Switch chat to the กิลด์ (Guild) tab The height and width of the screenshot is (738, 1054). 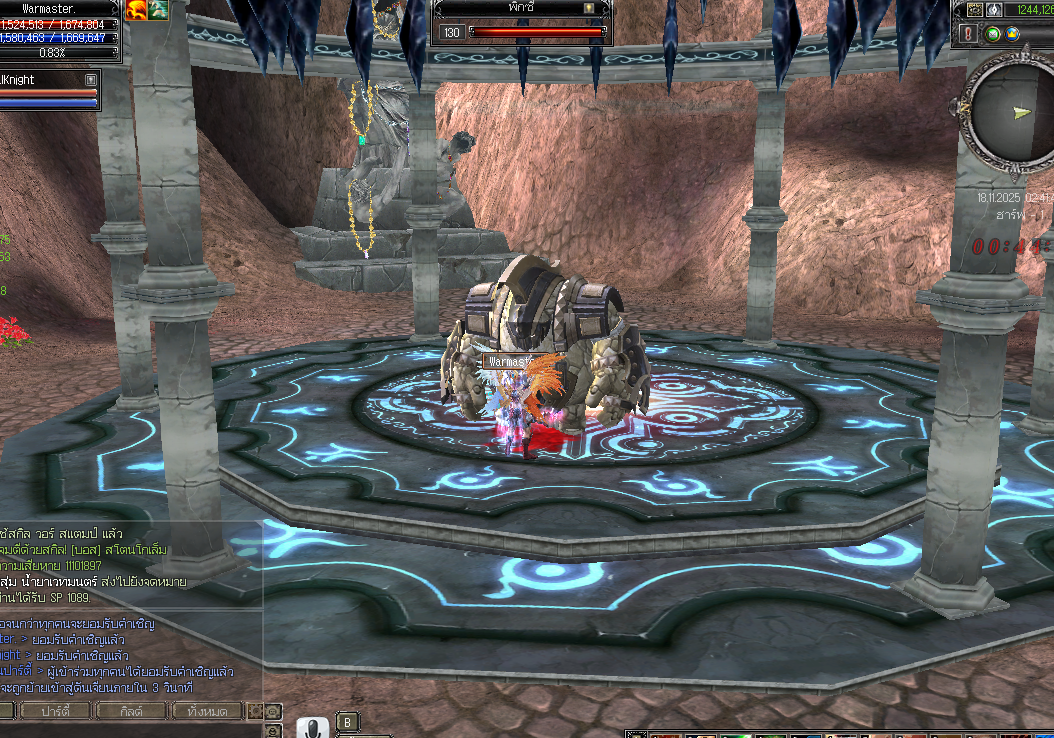click(x=131, y=711)
